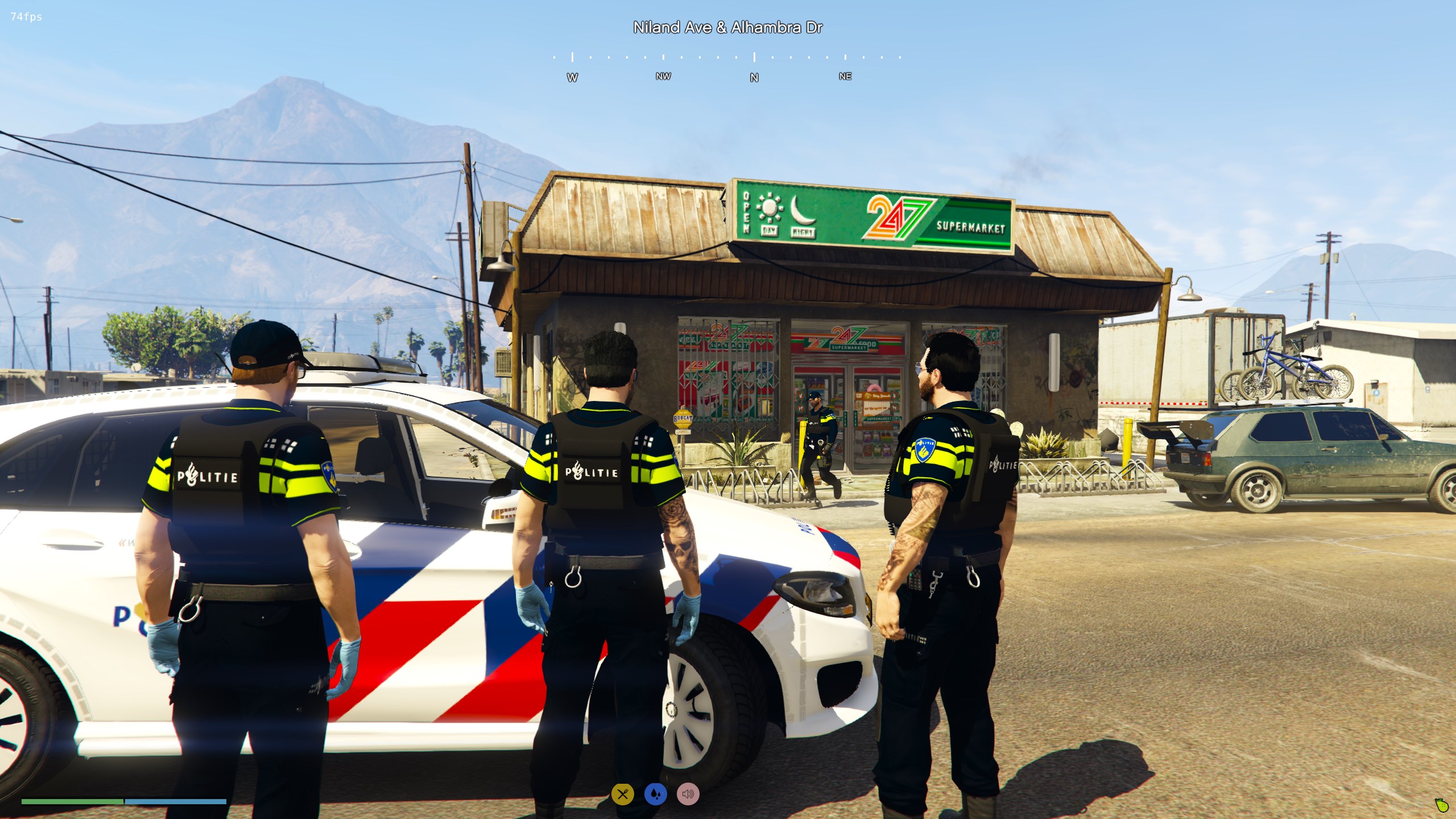
Task: Click the yellow hunger fork-and-knife icon
Action: pos(622,794)
